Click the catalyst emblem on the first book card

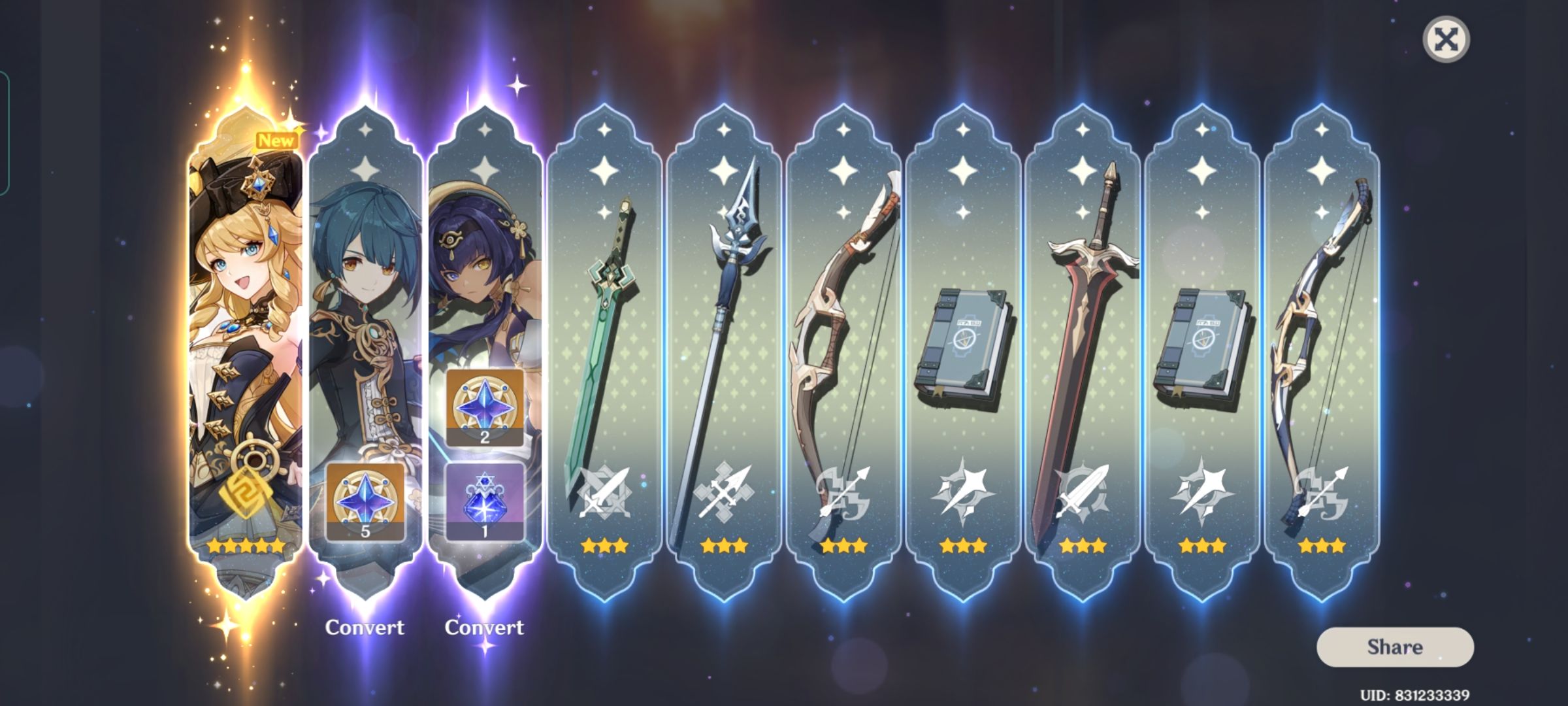963,494
